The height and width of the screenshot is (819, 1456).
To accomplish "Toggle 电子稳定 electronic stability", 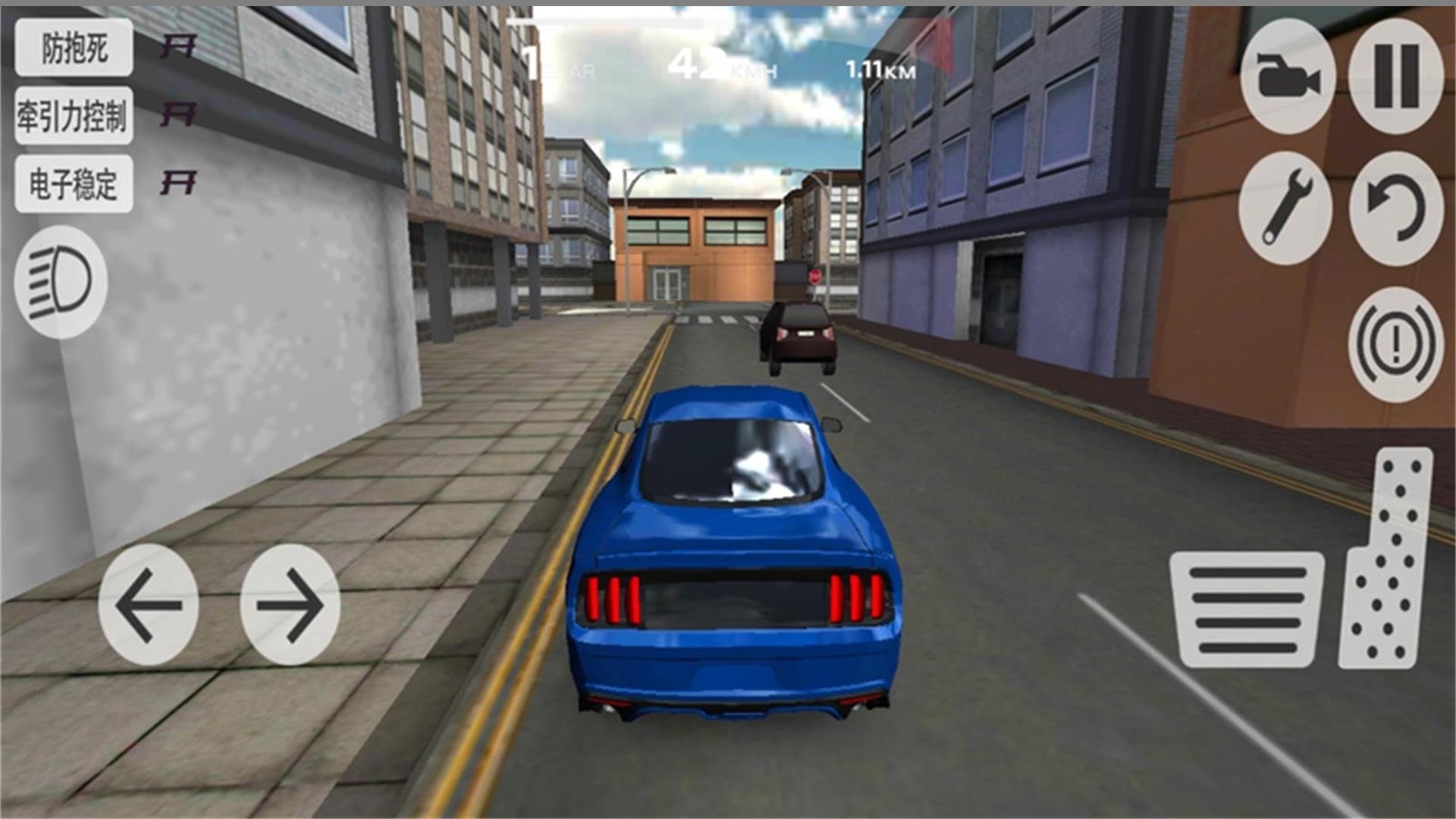I will 74,182.
